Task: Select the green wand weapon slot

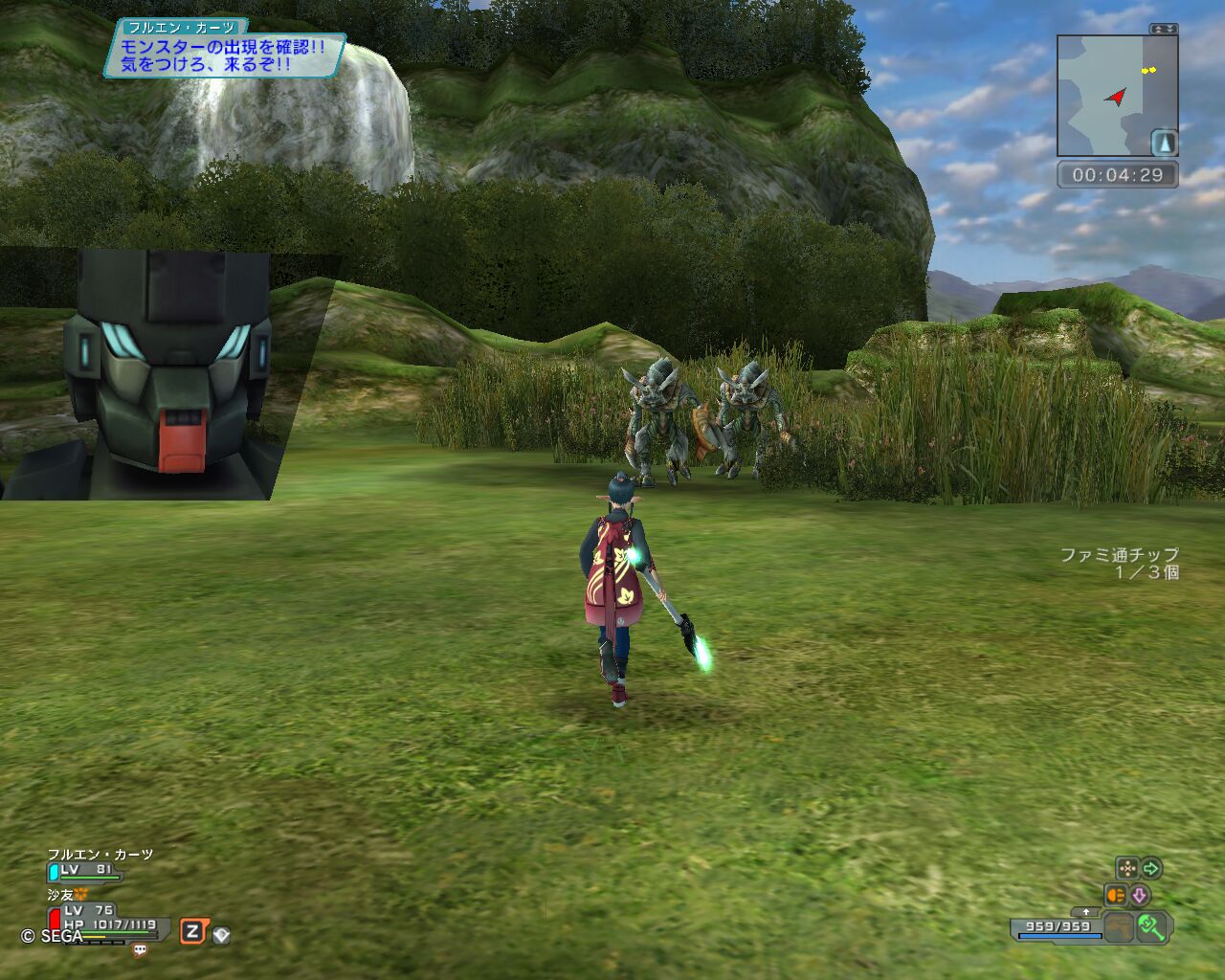Action: (1152, 926)
